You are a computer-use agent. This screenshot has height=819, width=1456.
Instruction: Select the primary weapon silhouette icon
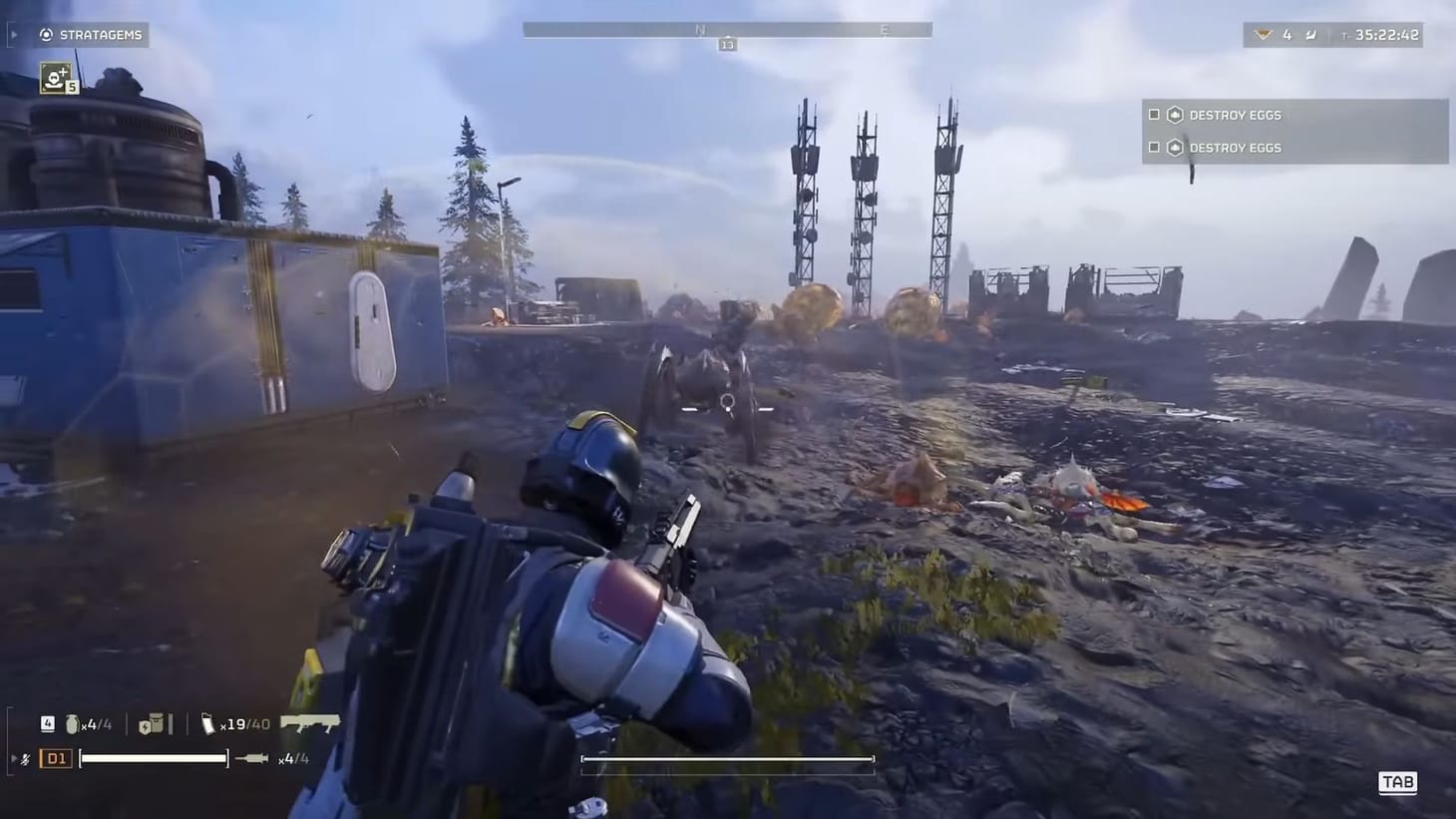click(x=309, y=723)
